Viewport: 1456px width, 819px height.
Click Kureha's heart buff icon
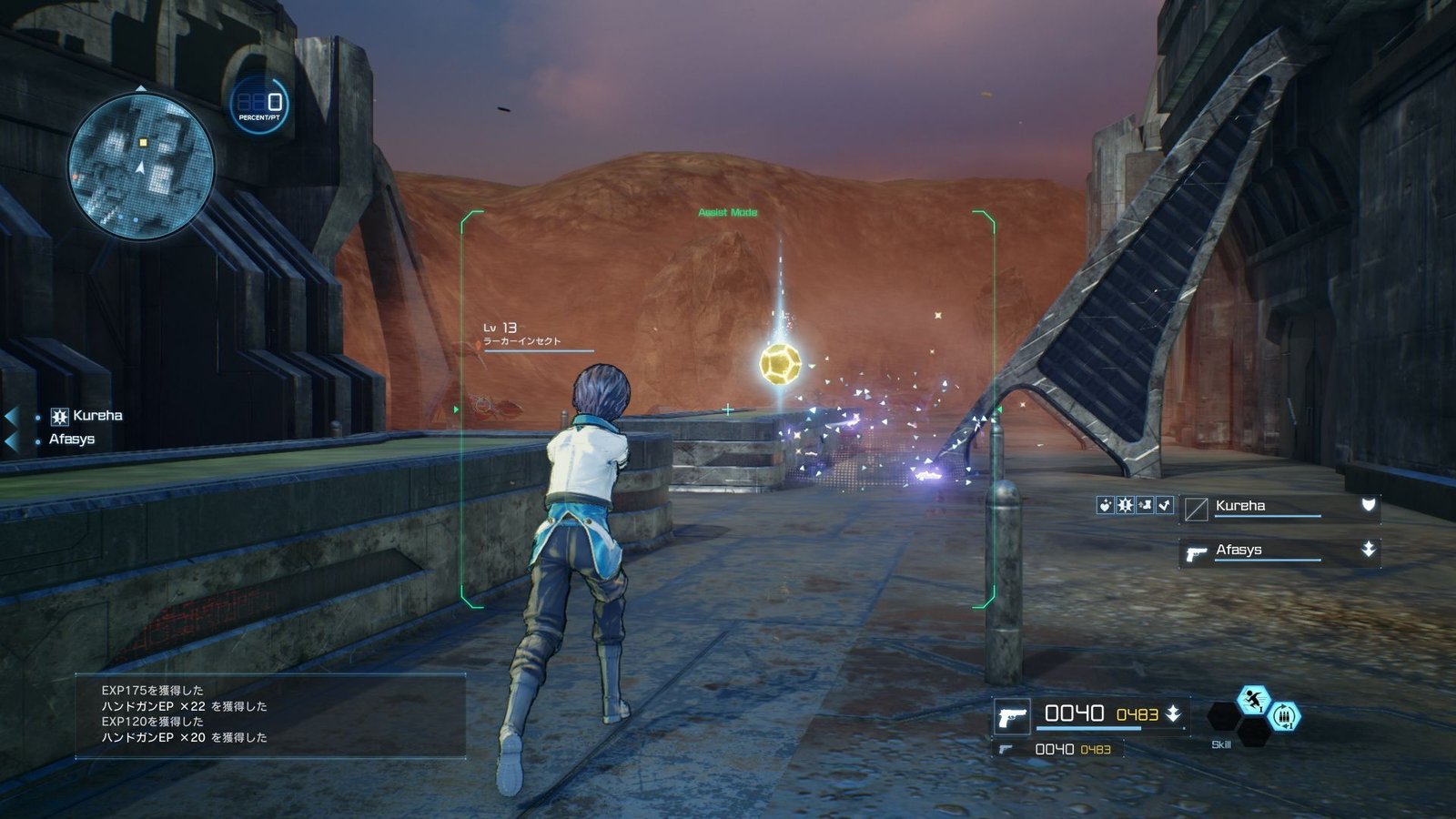click(1106, 505)
